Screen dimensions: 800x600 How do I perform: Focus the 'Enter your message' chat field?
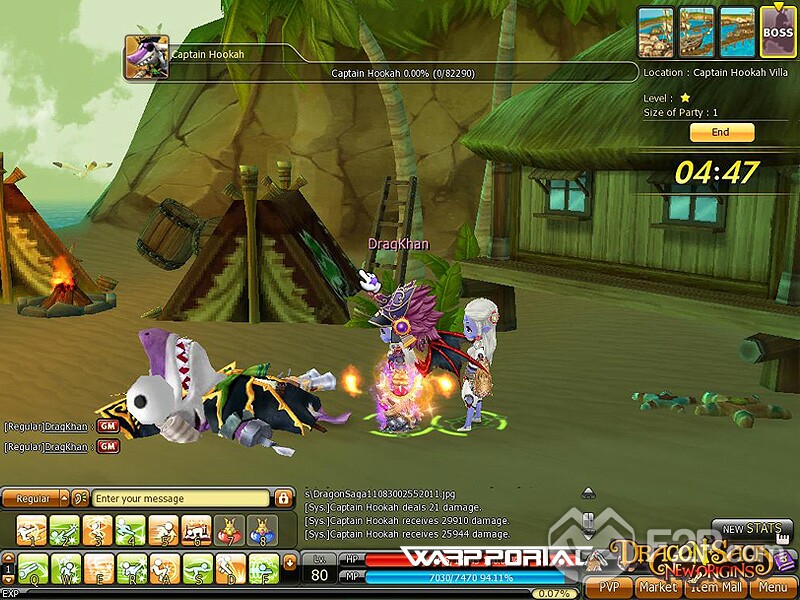[x=180, y=498]
